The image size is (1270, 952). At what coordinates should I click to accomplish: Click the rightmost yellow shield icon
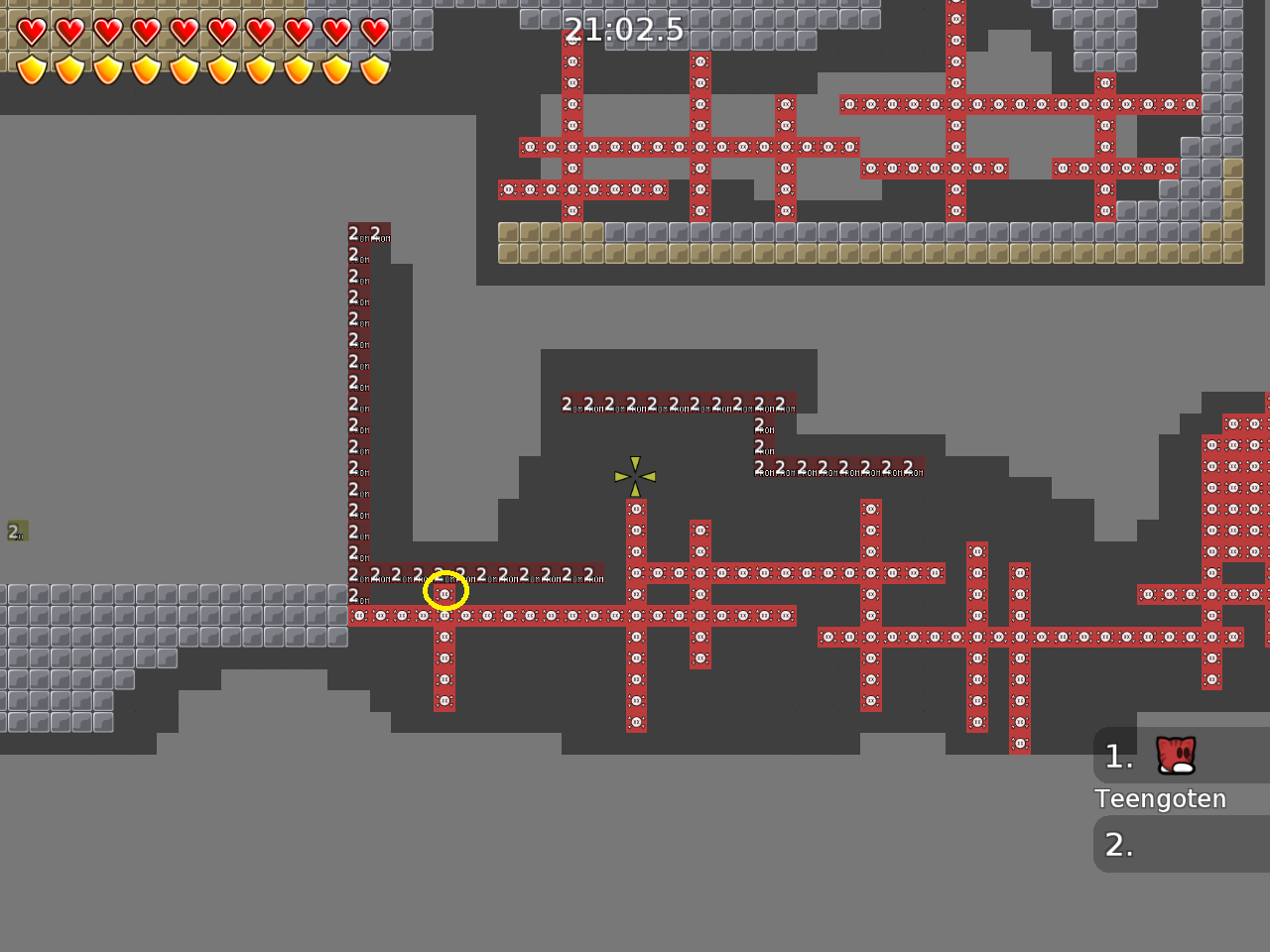click(x=374, y=69)
